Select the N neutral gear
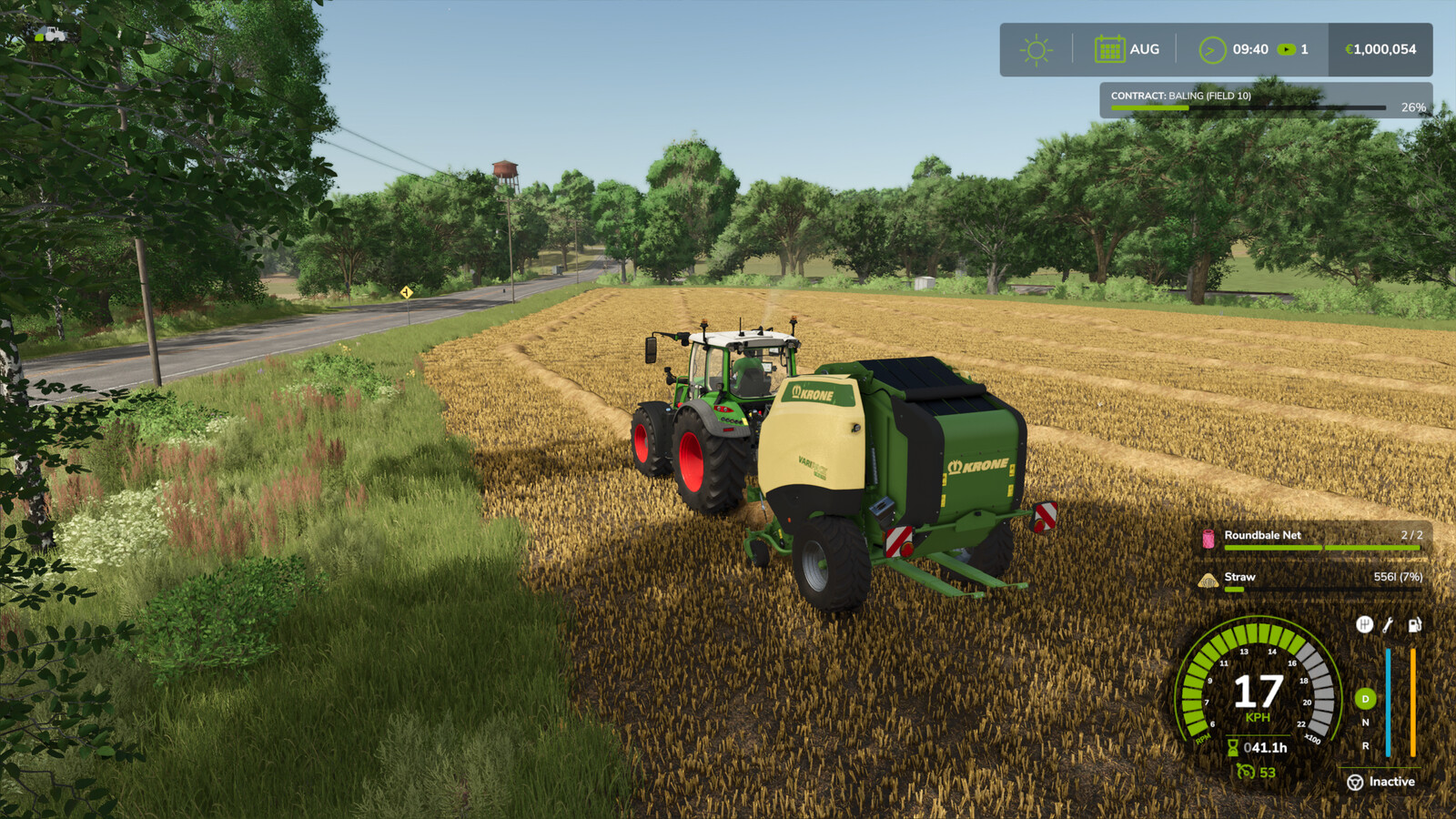Viewport: 1456px width, 819px height. pos(1364,723)
